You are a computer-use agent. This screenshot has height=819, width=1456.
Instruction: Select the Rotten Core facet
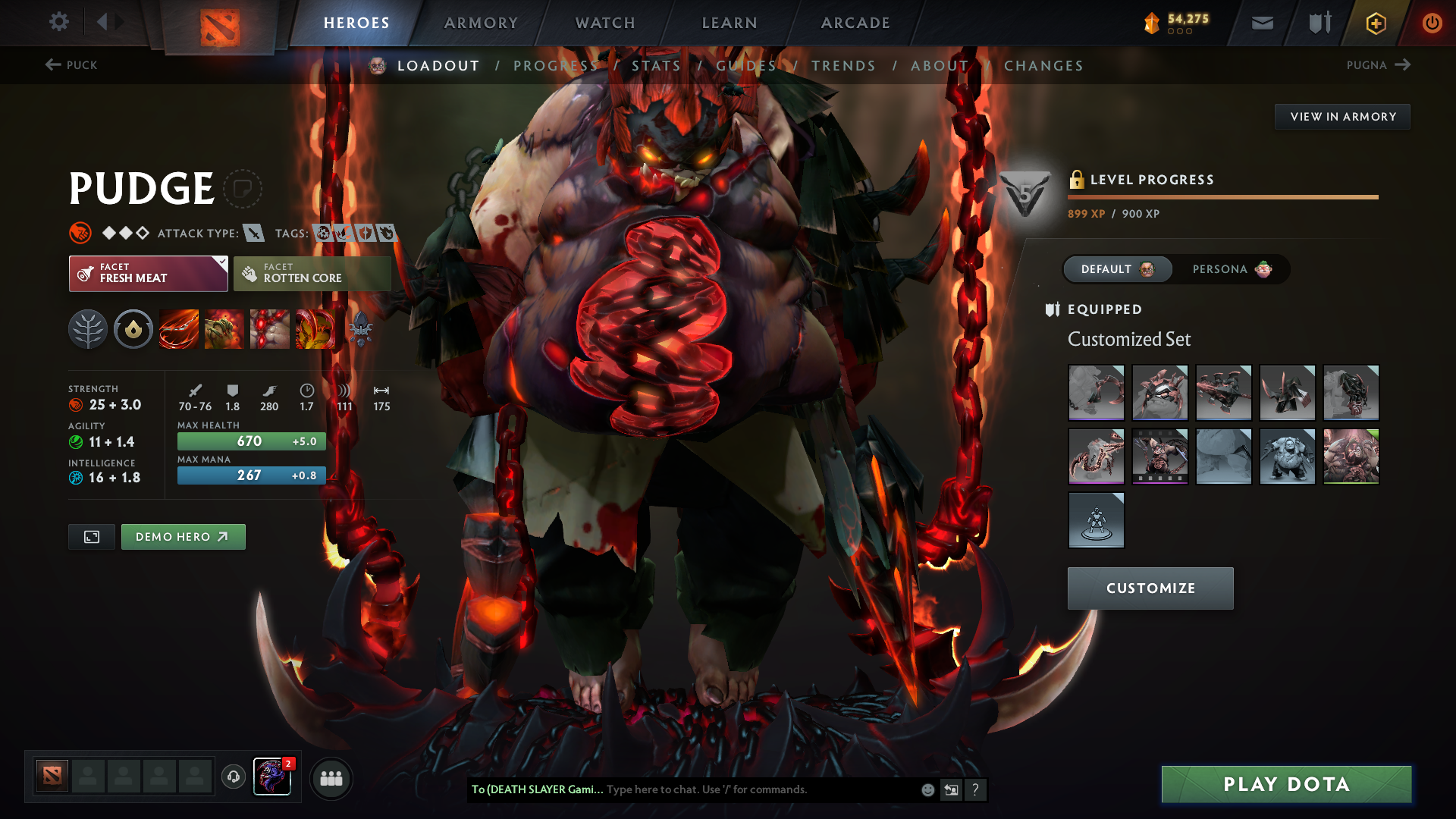312,273
